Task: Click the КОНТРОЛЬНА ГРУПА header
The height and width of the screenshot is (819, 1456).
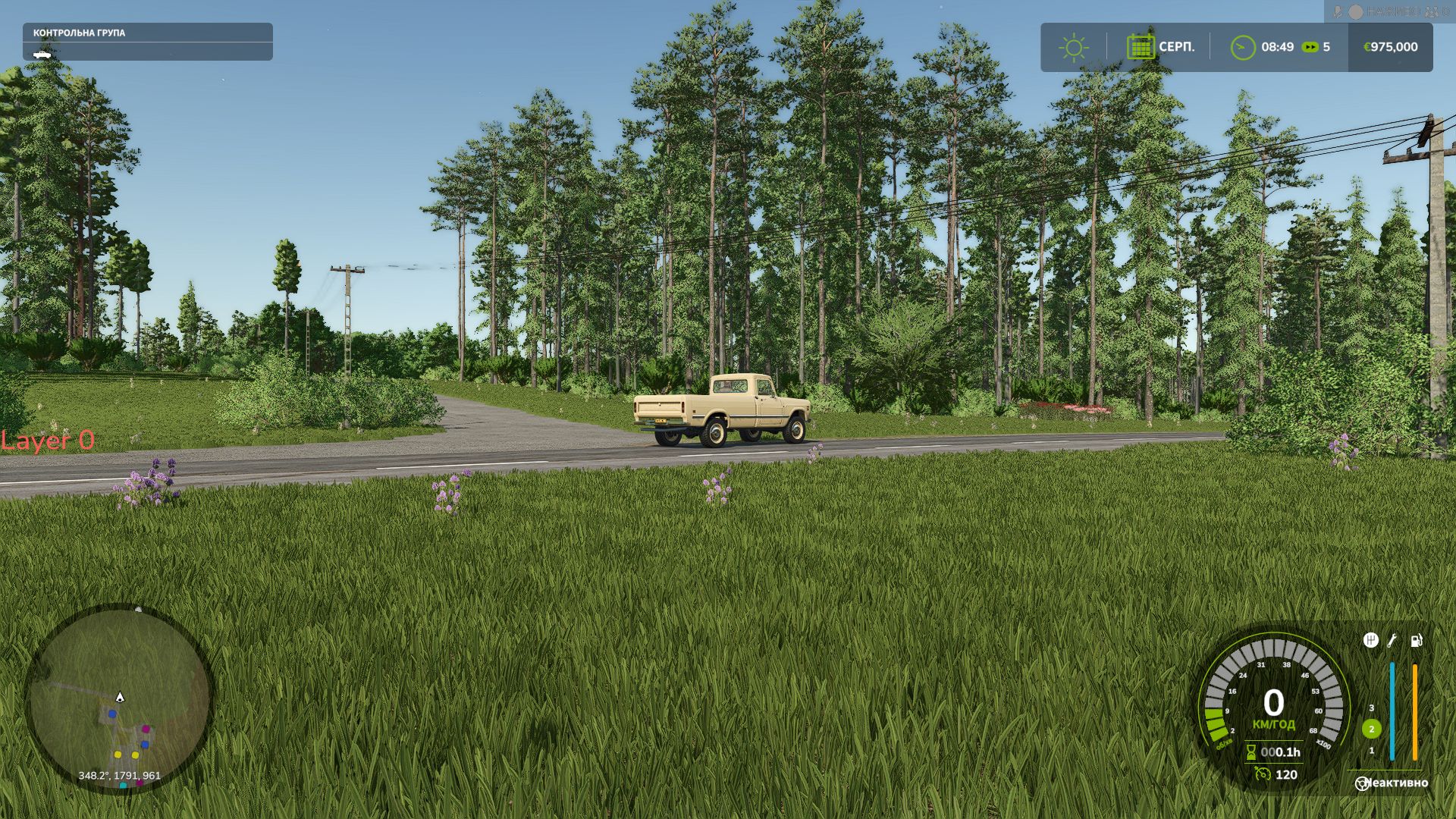Action: [x=80, y=33]
